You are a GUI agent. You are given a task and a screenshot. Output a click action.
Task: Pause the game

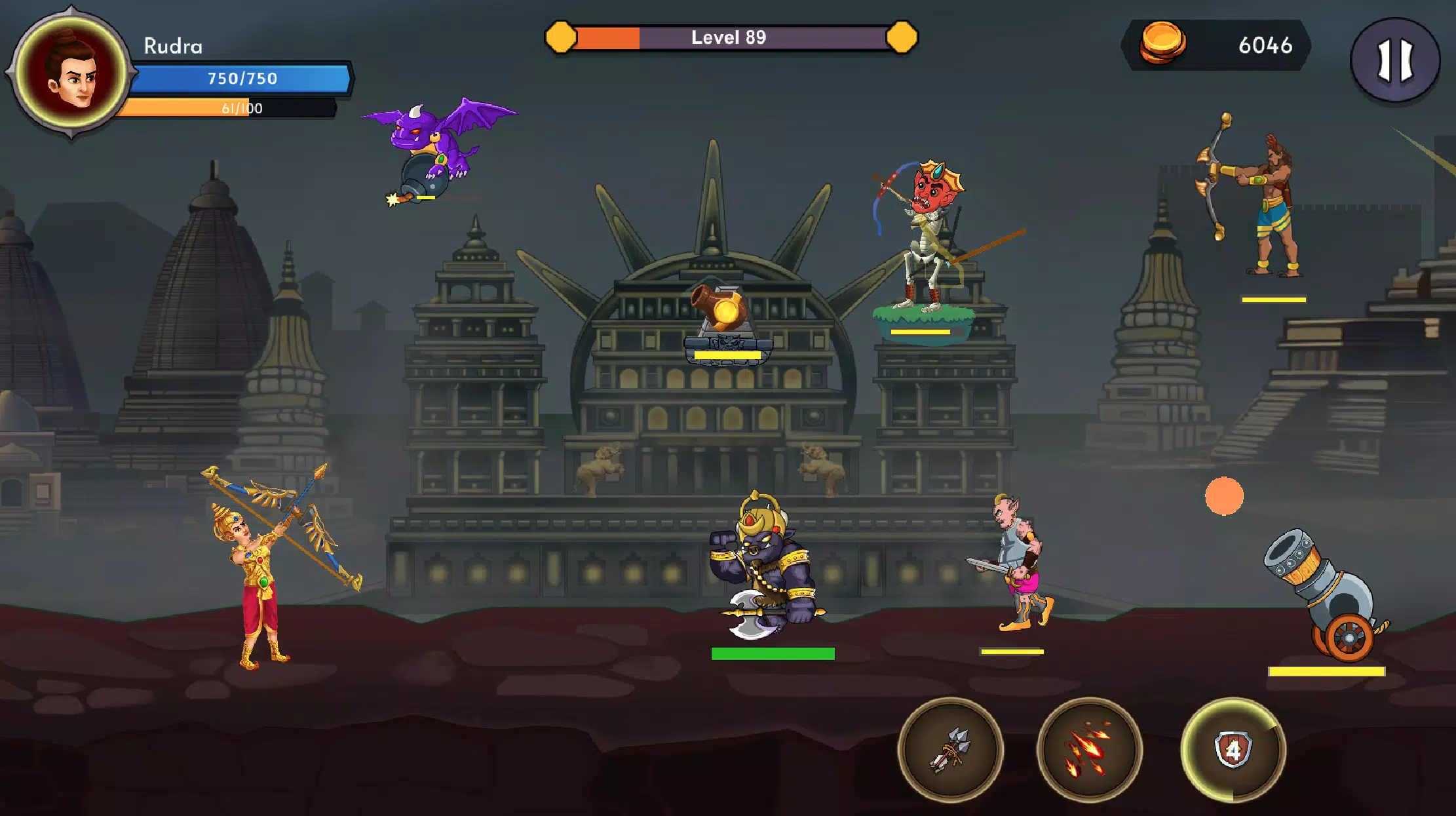pyautogui.click(x=1395, y=60)
